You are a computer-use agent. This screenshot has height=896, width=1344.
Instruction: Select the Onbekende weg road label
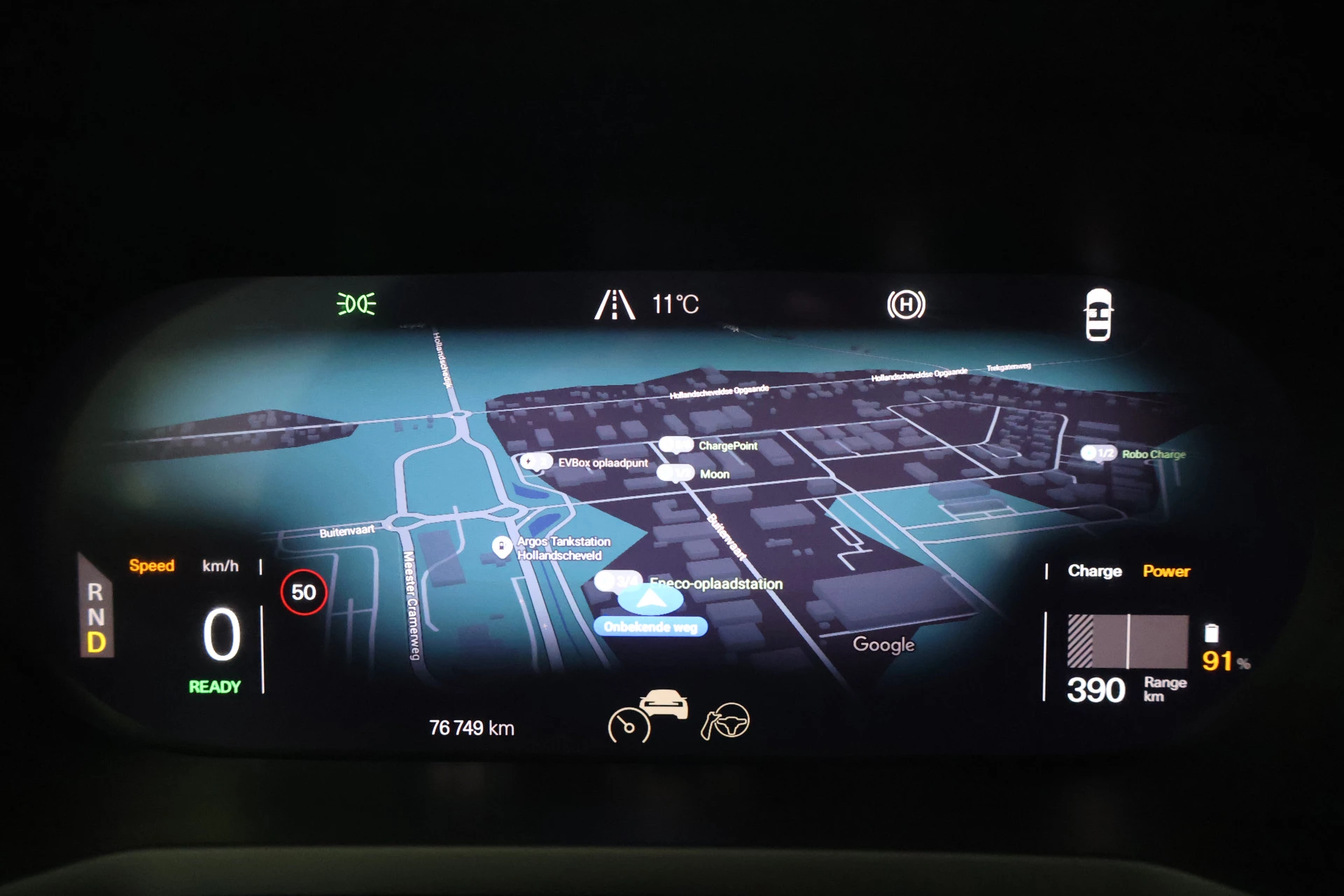[650, 626]
